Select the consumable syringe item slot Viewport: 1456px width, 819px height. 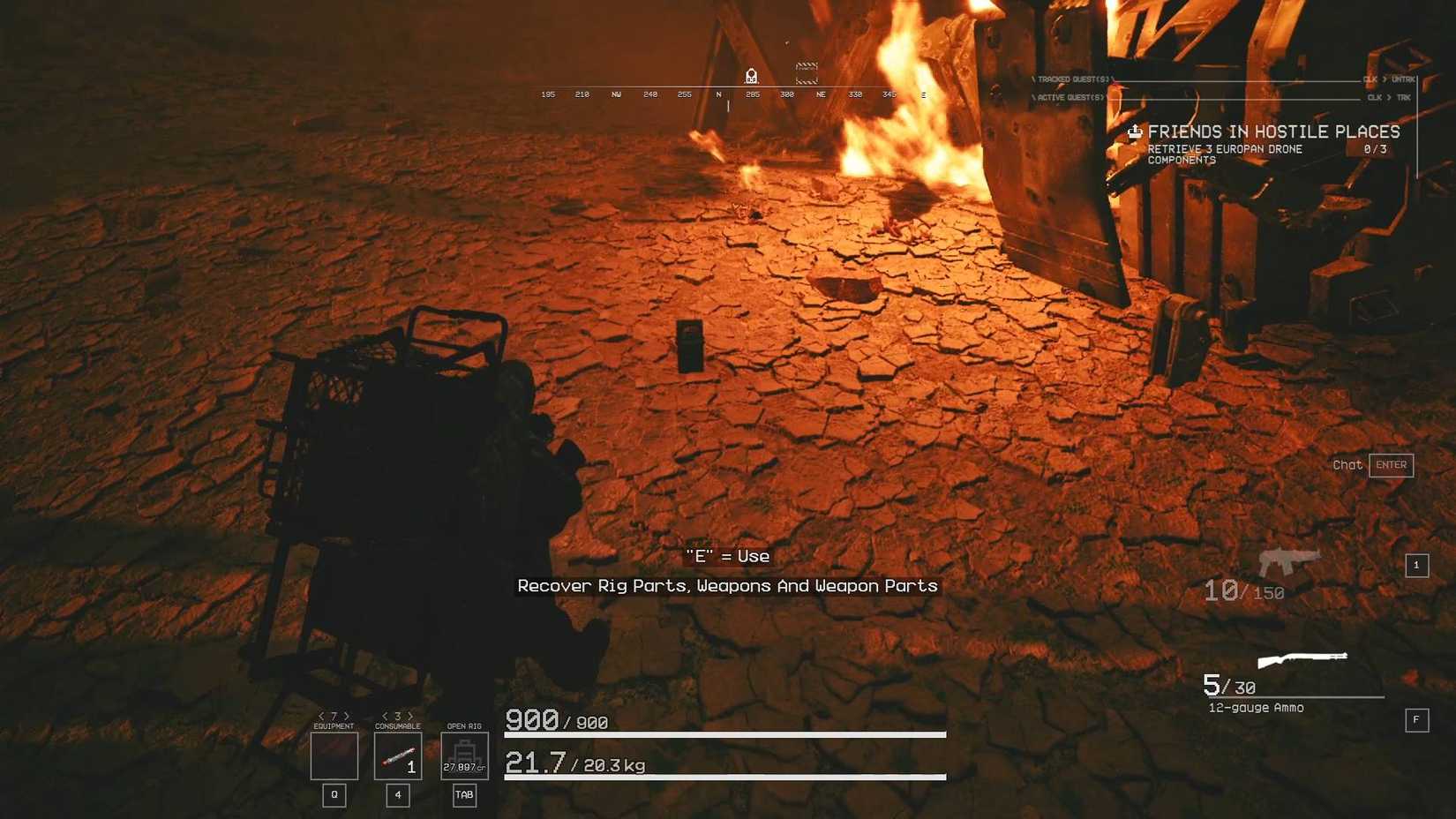coord(398,755)
